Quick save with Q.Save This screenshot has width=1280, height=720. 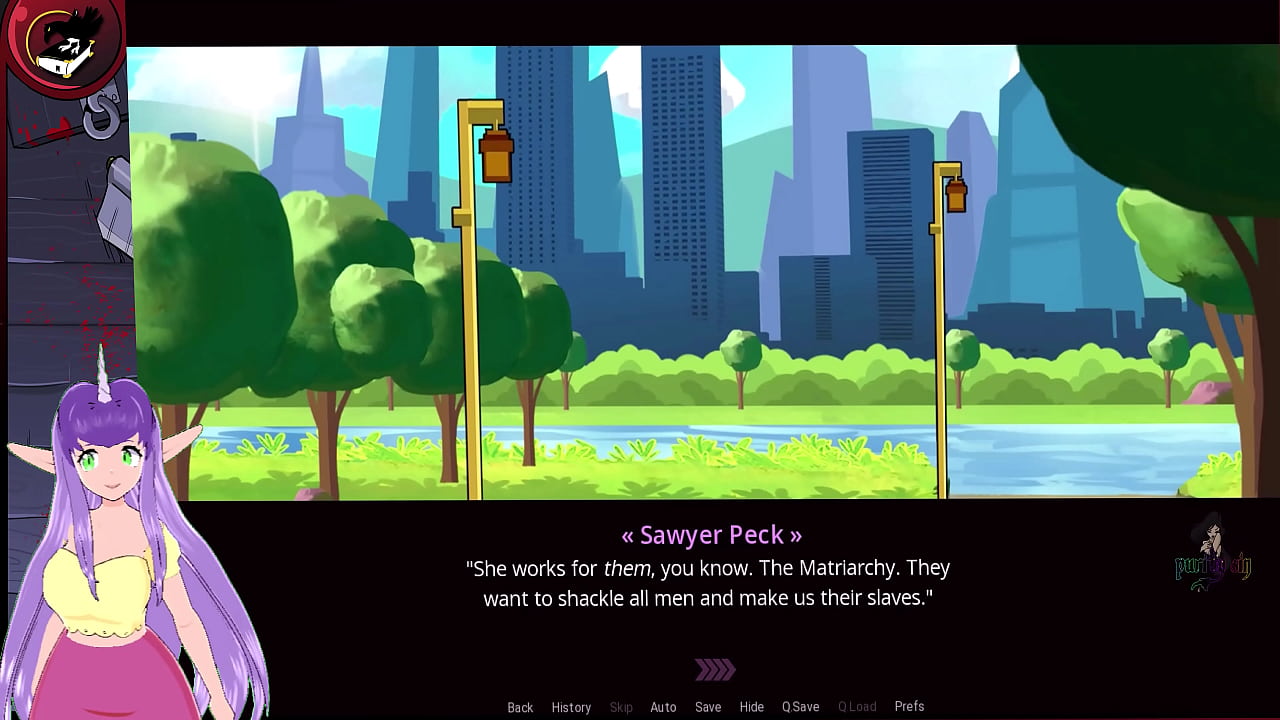[x=800, y=707]
